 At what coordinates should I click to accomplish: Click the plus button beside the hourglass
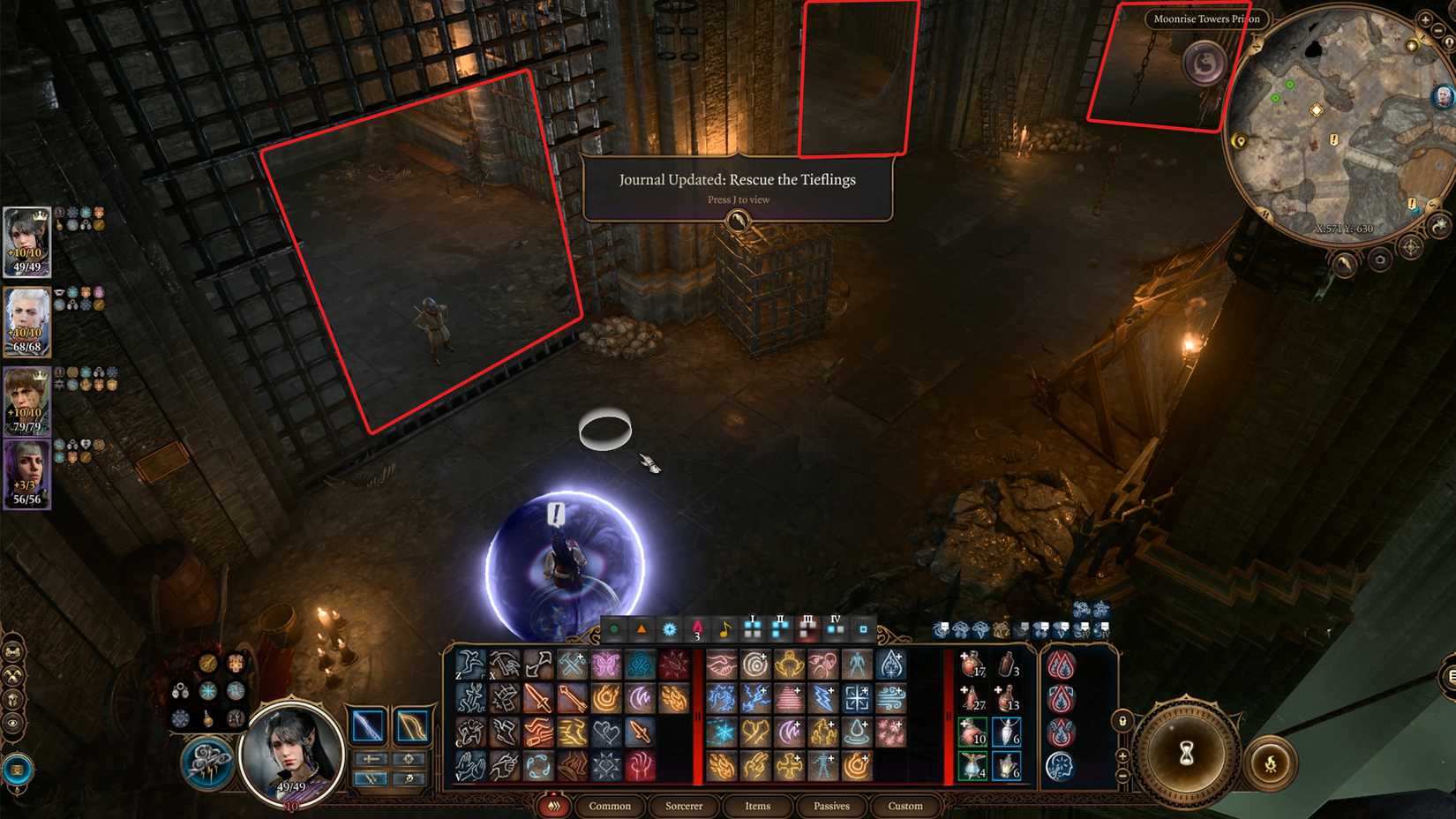coord(1122,756)
